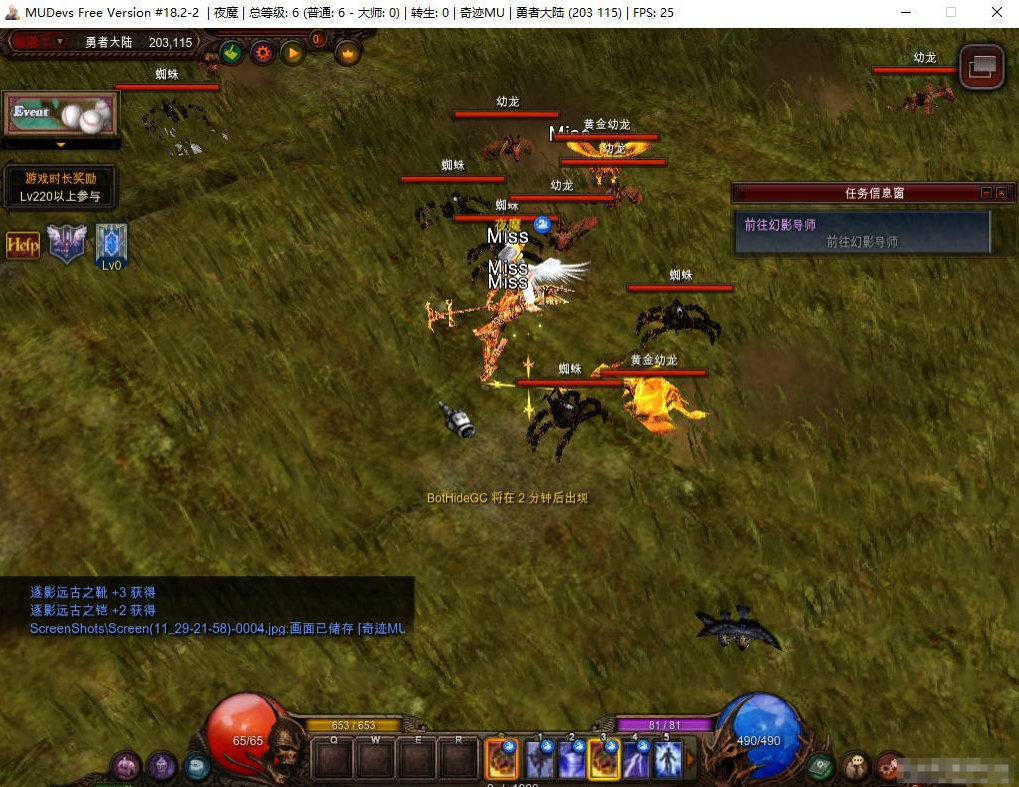Screen dimensions: 1019x787
Task: Expand the map name dropdown arrow
Action: pyautogui.click(x=61, y=42)
